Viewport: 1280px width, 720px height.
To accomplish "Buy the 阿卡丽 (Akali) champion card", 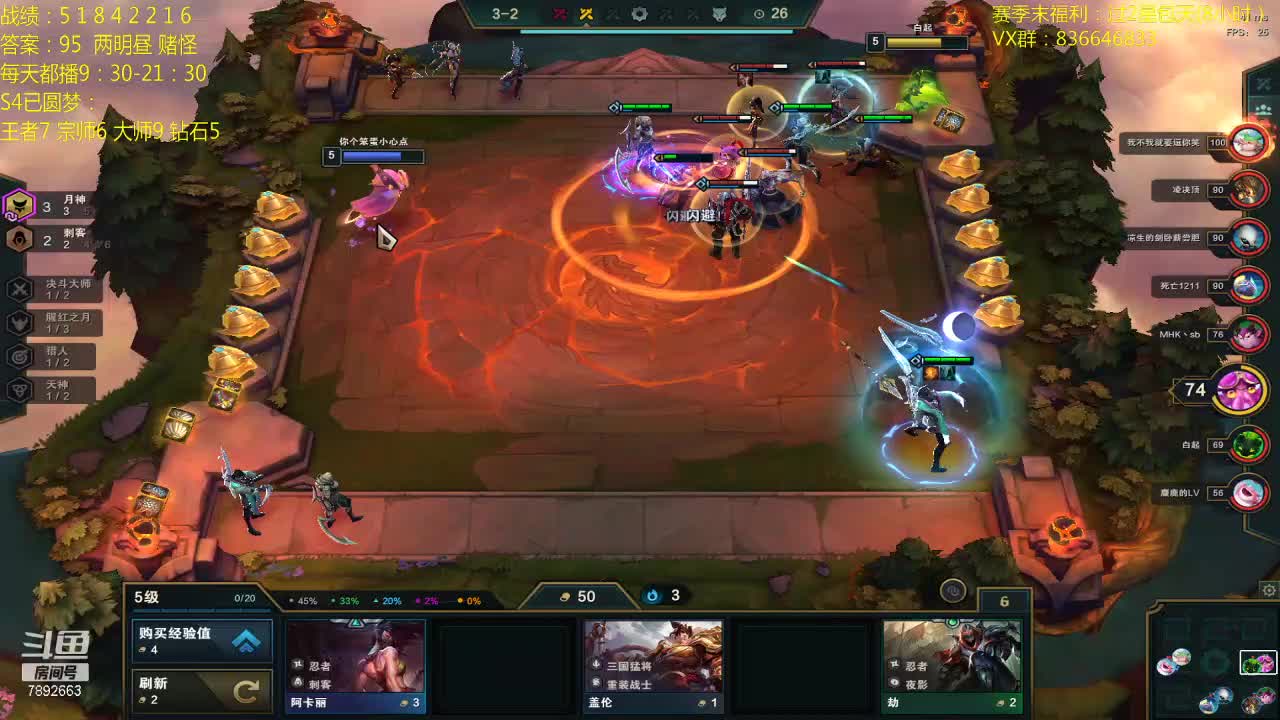I will [356, 665].
